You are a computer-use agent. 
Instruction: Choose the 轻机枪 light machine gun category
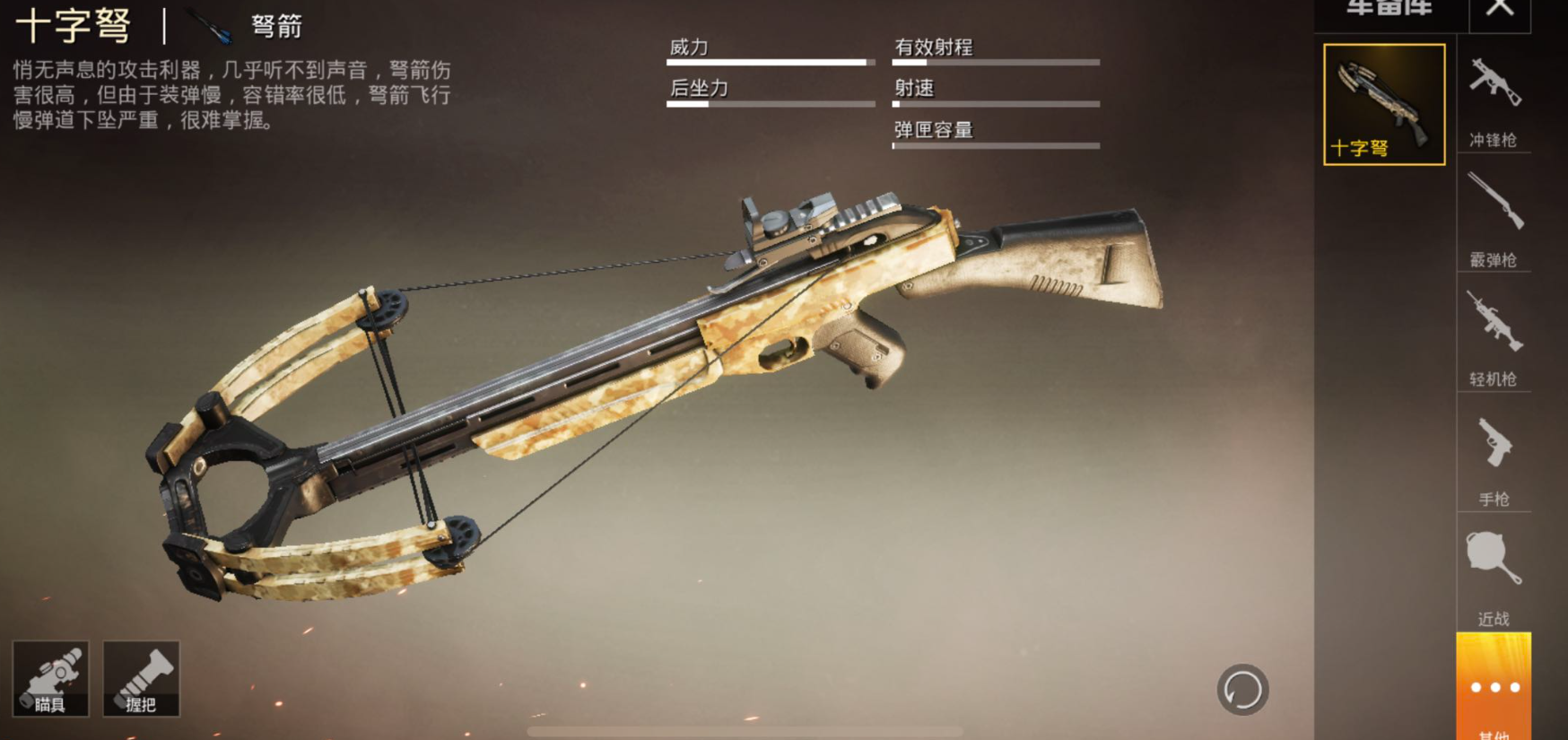(x=1494, y=336)
